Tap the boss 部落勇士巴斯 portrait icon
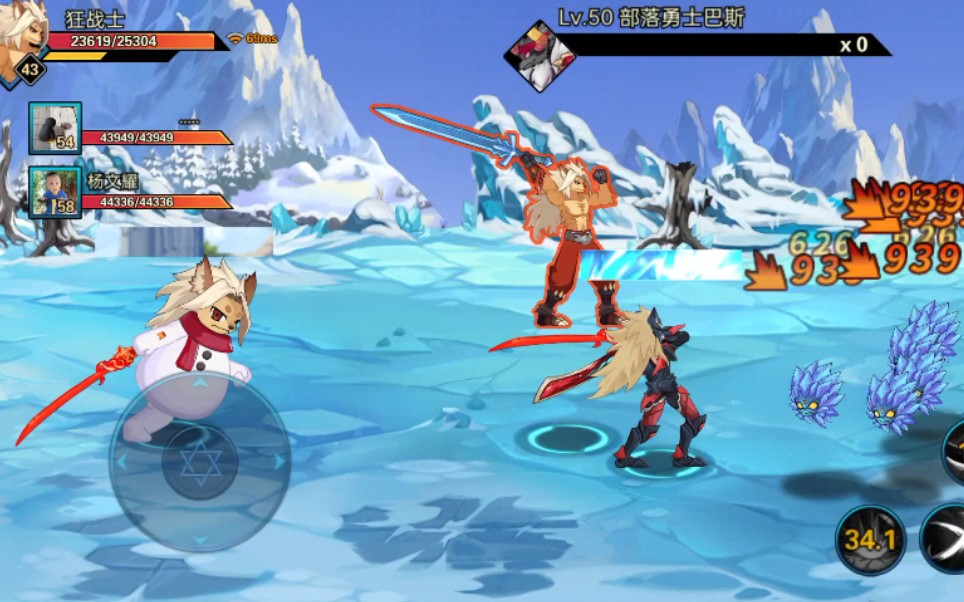 tap(539, 56)
